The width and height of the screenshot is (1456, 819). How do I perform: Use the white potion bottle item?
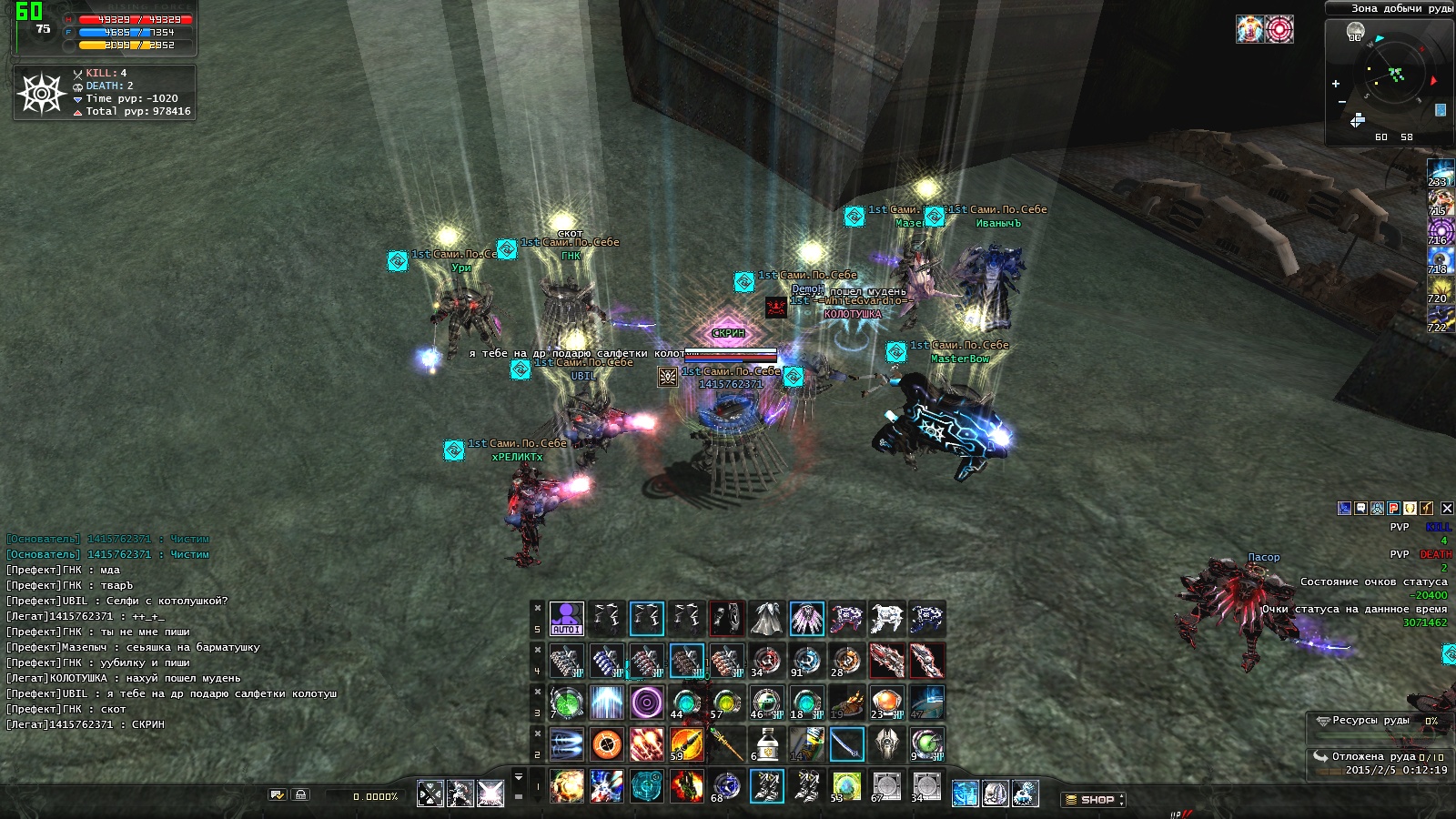[766, 744]
